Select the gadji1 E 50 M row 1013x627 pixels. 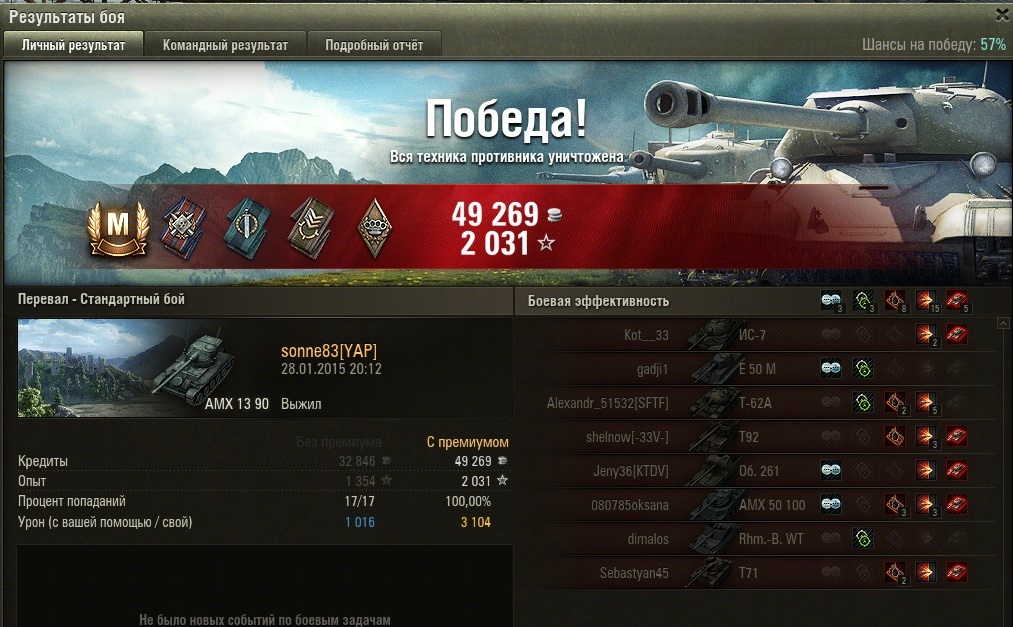point(760,369)
